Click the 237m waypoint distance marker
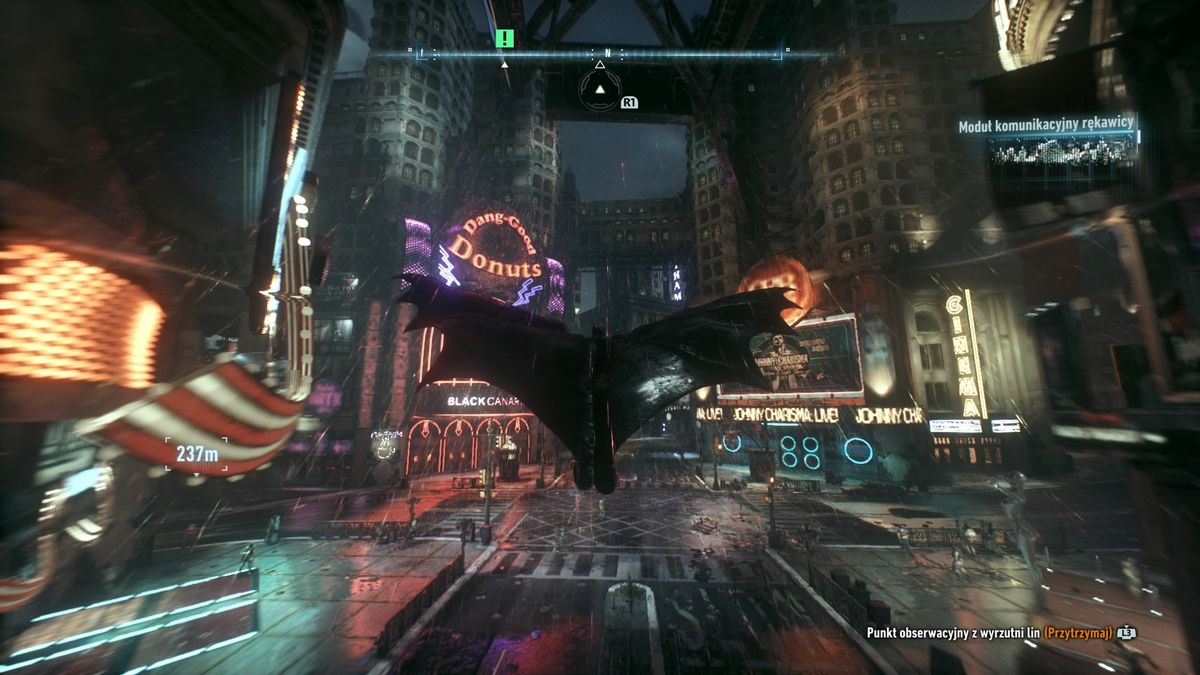 (x=196, y=453)
